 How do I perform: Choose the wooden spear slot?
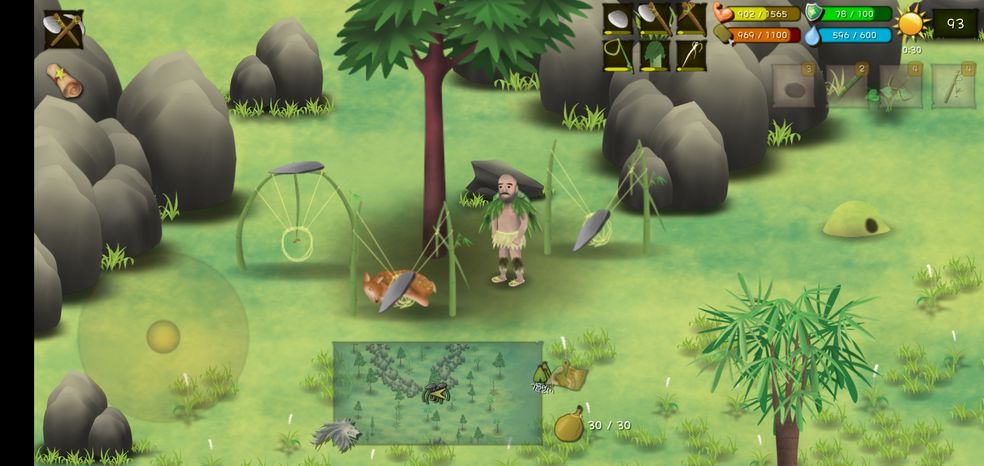coord(691,19)
